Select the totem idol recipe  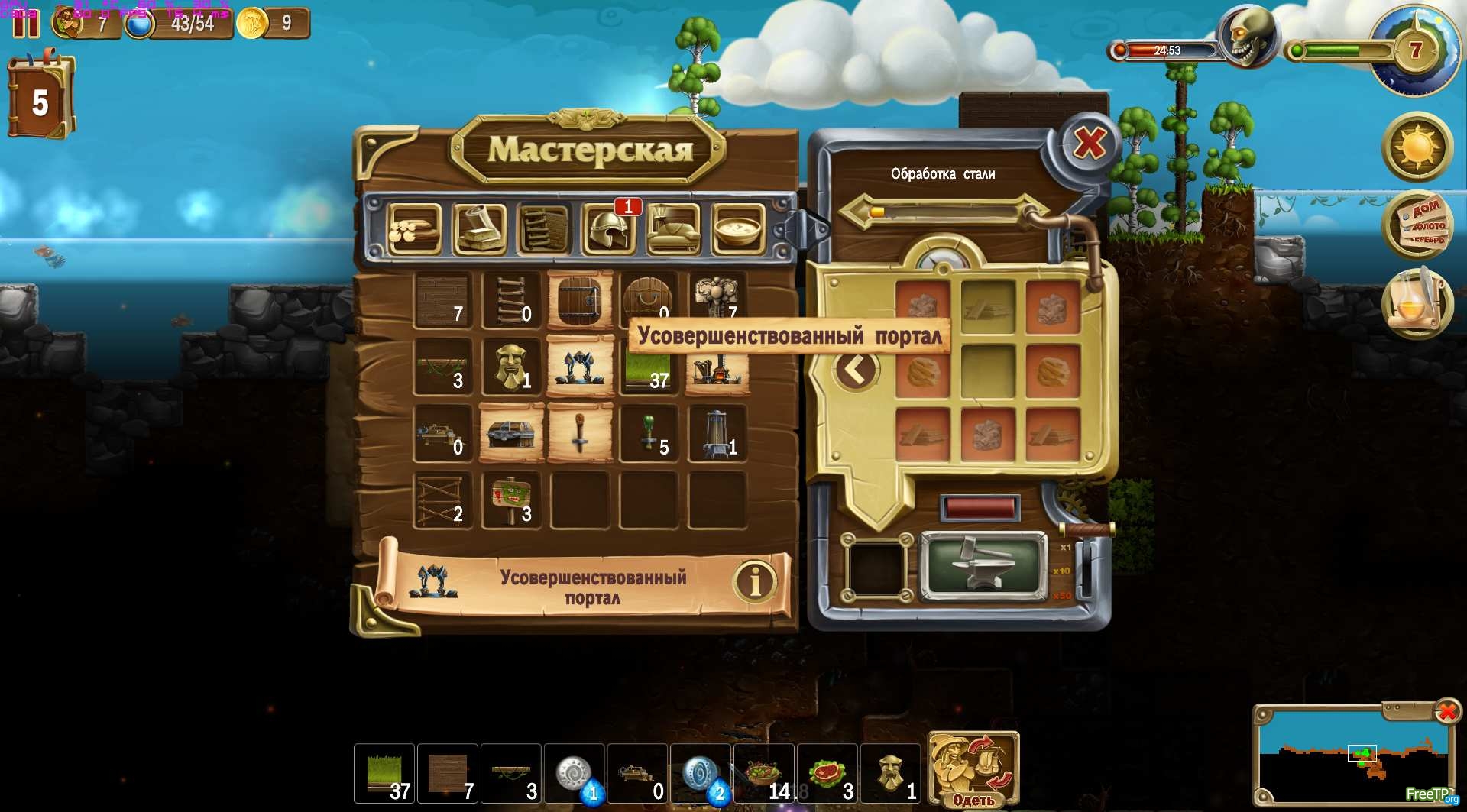[510, 367]
